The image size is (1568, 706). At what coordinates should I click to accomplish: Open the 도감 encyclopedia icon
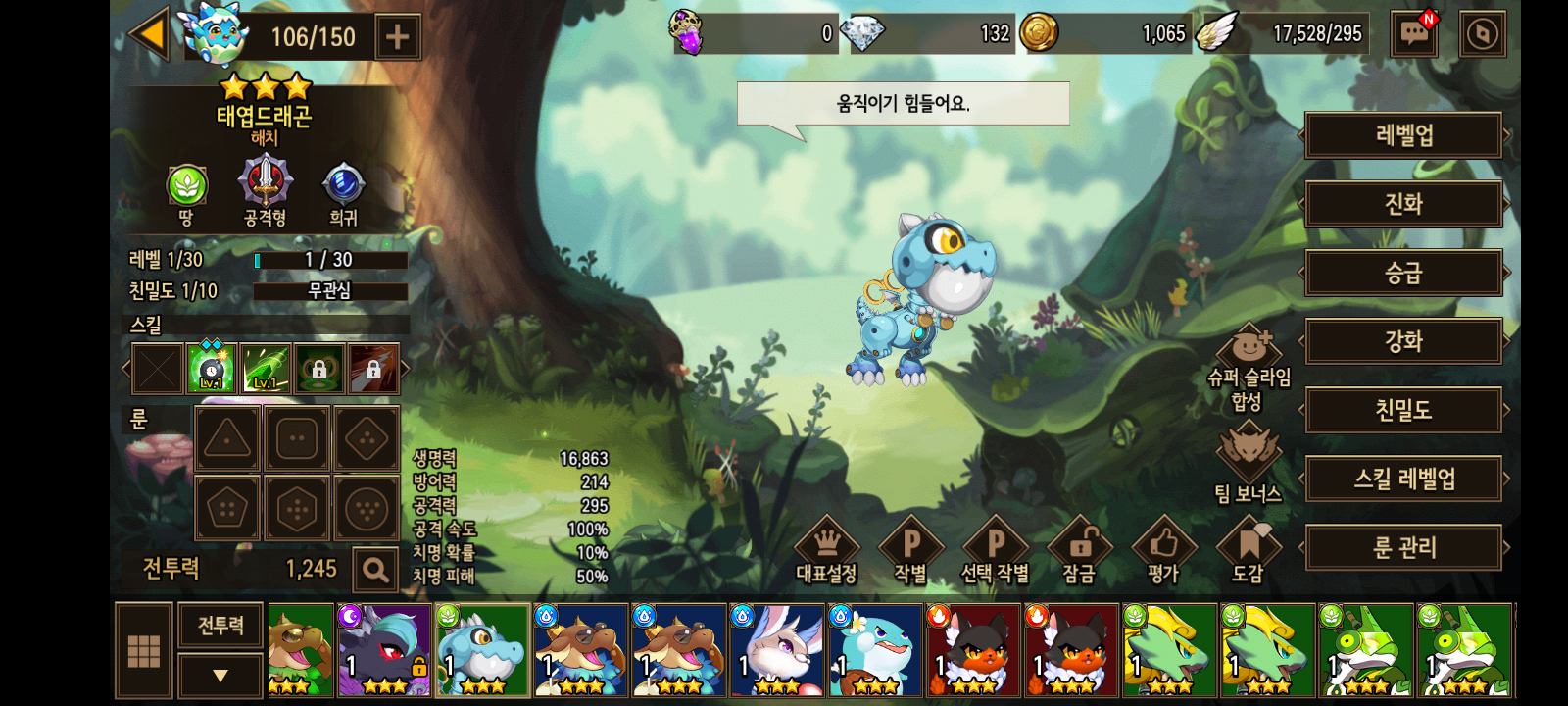pyautogui.click(x=1248, y=549)
